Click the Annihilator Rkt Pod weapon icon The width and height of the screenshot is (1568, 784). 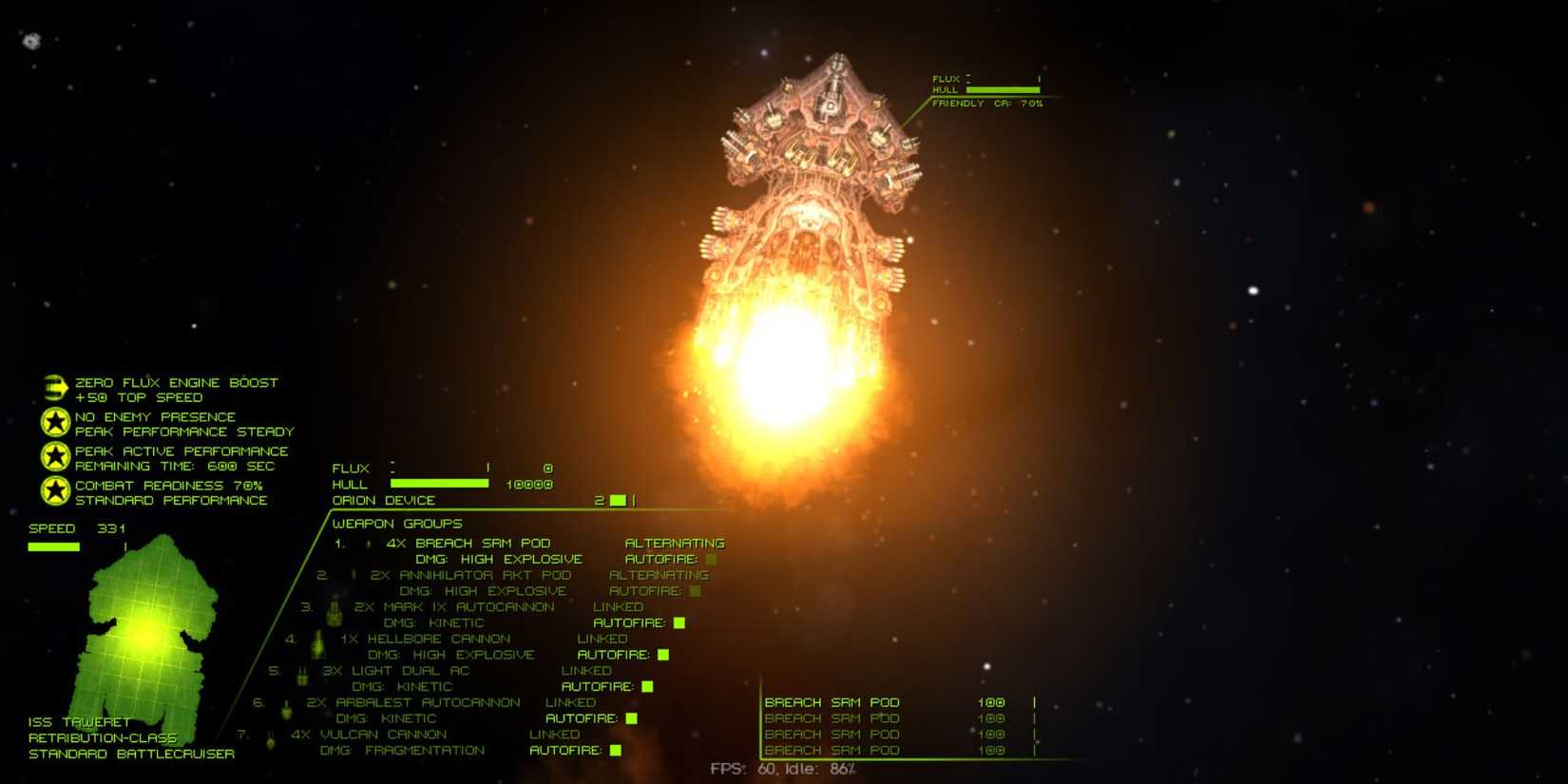[x=353, y=575]
